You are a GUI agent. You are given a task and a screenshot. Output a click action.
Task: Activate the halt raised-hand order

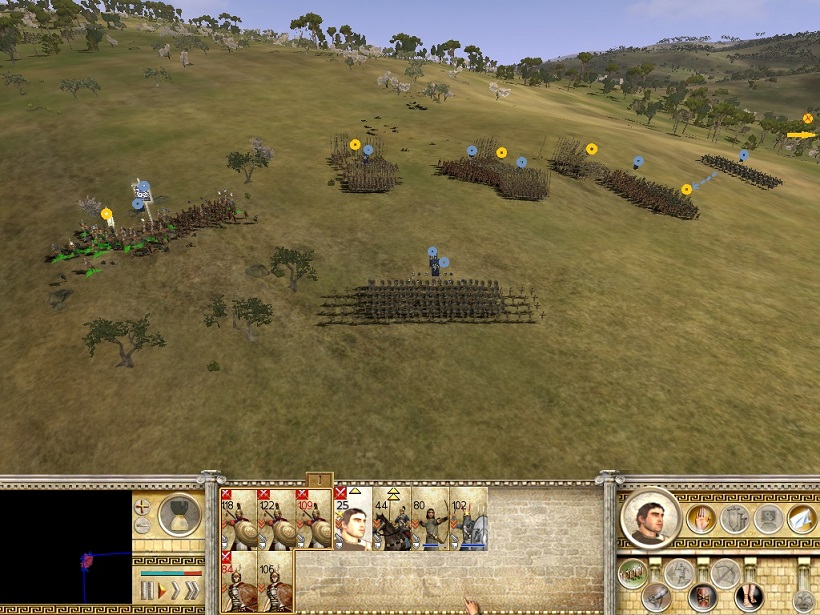click(x=700, y=518)
